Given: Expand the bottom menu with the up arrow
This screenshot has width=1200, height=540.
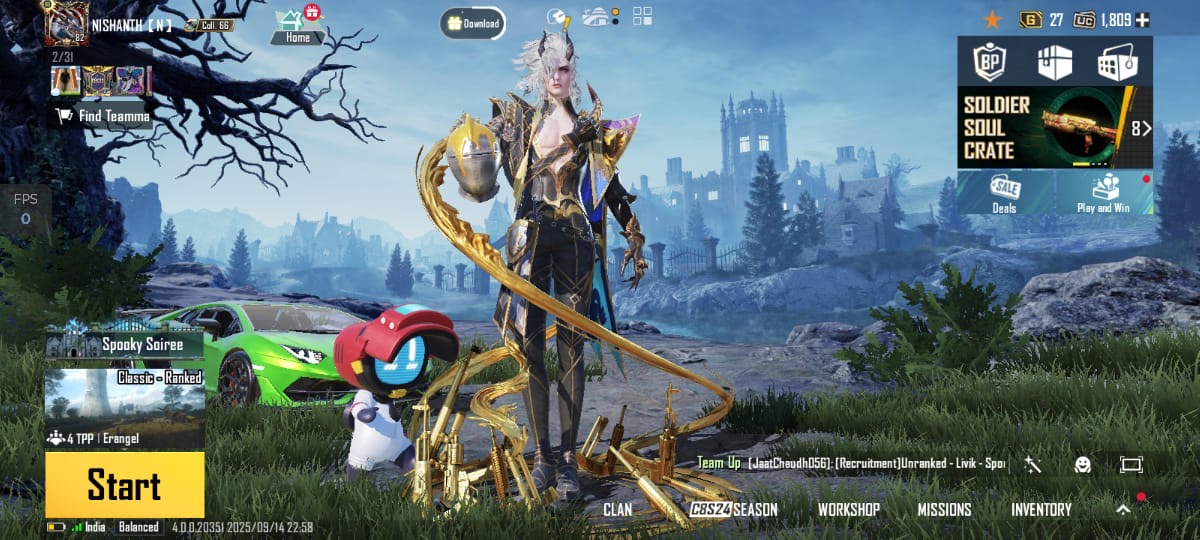Looking at the screenshot, I should click(x=1123, y=509).
